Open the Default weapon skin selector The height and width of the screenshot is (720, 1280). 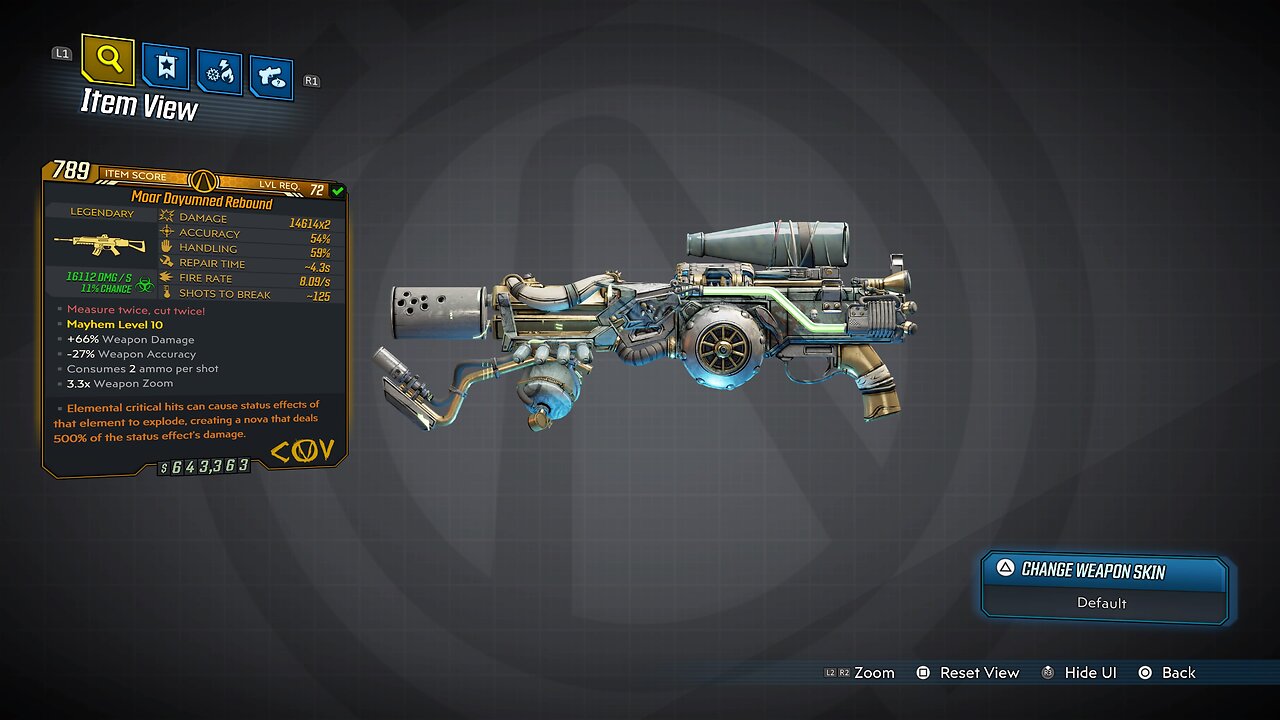[1102, 603]
